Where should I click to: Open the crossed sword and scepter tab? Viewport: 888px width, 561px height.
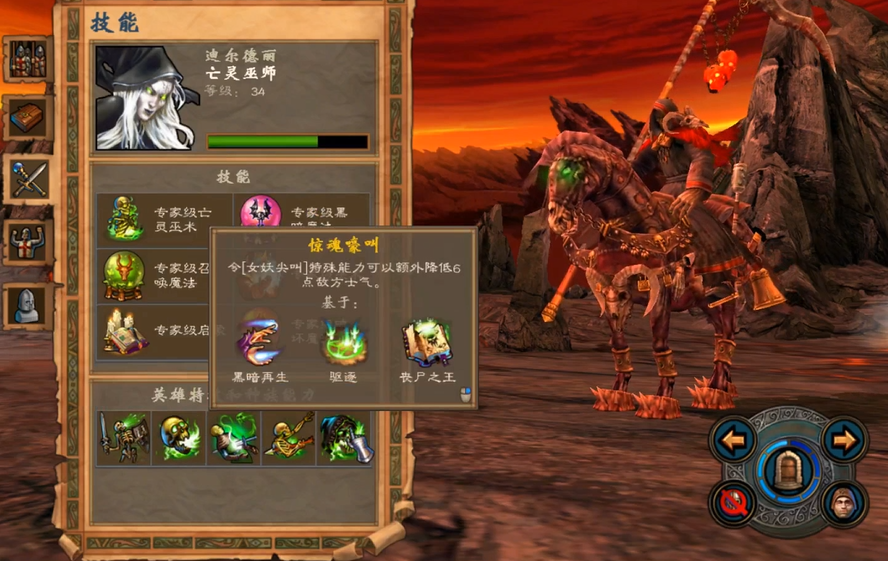click(x=27, y=178)
